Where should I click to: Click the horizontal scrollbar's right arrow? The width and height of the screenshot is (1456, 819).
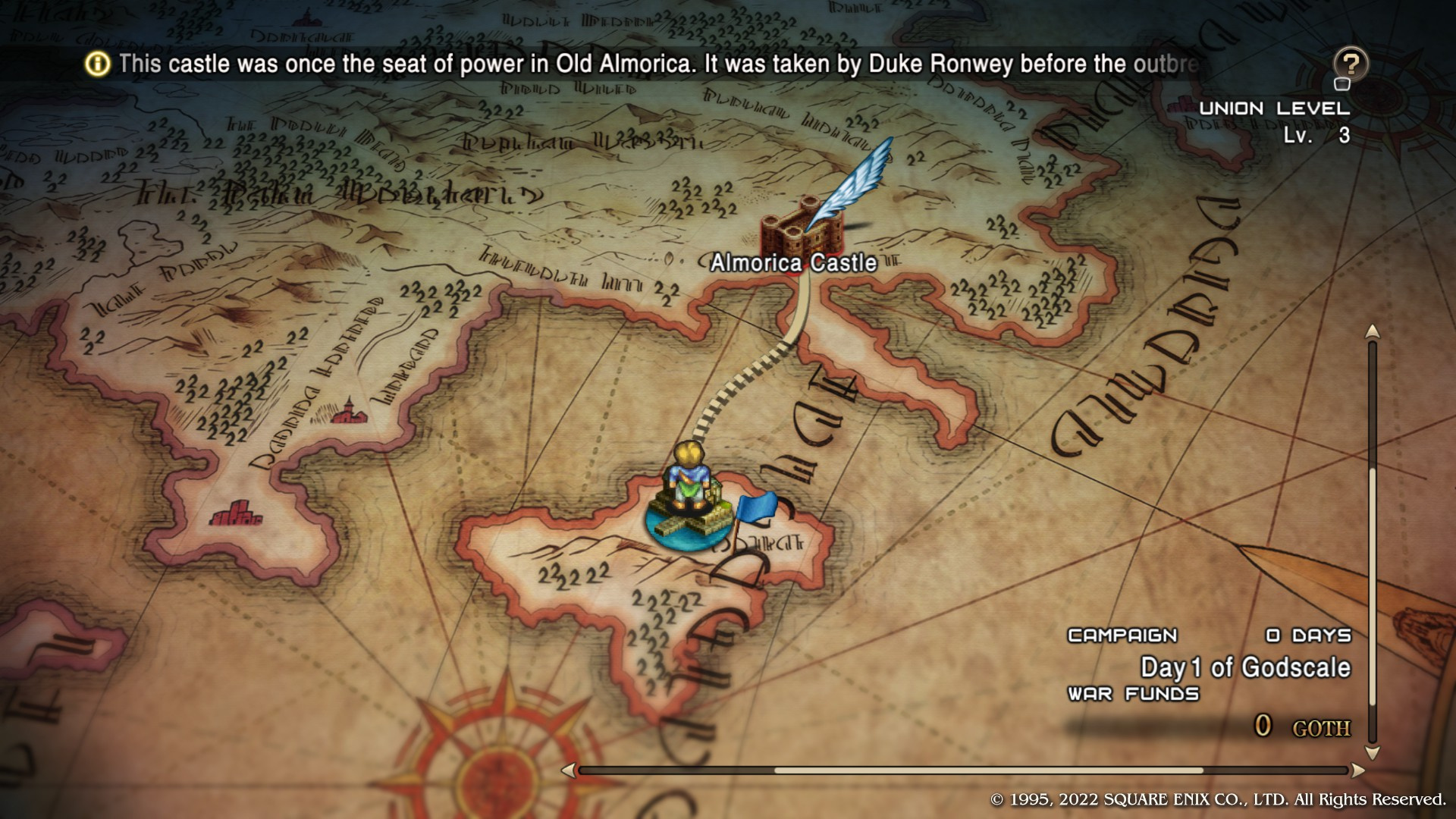pos(1357,770)
